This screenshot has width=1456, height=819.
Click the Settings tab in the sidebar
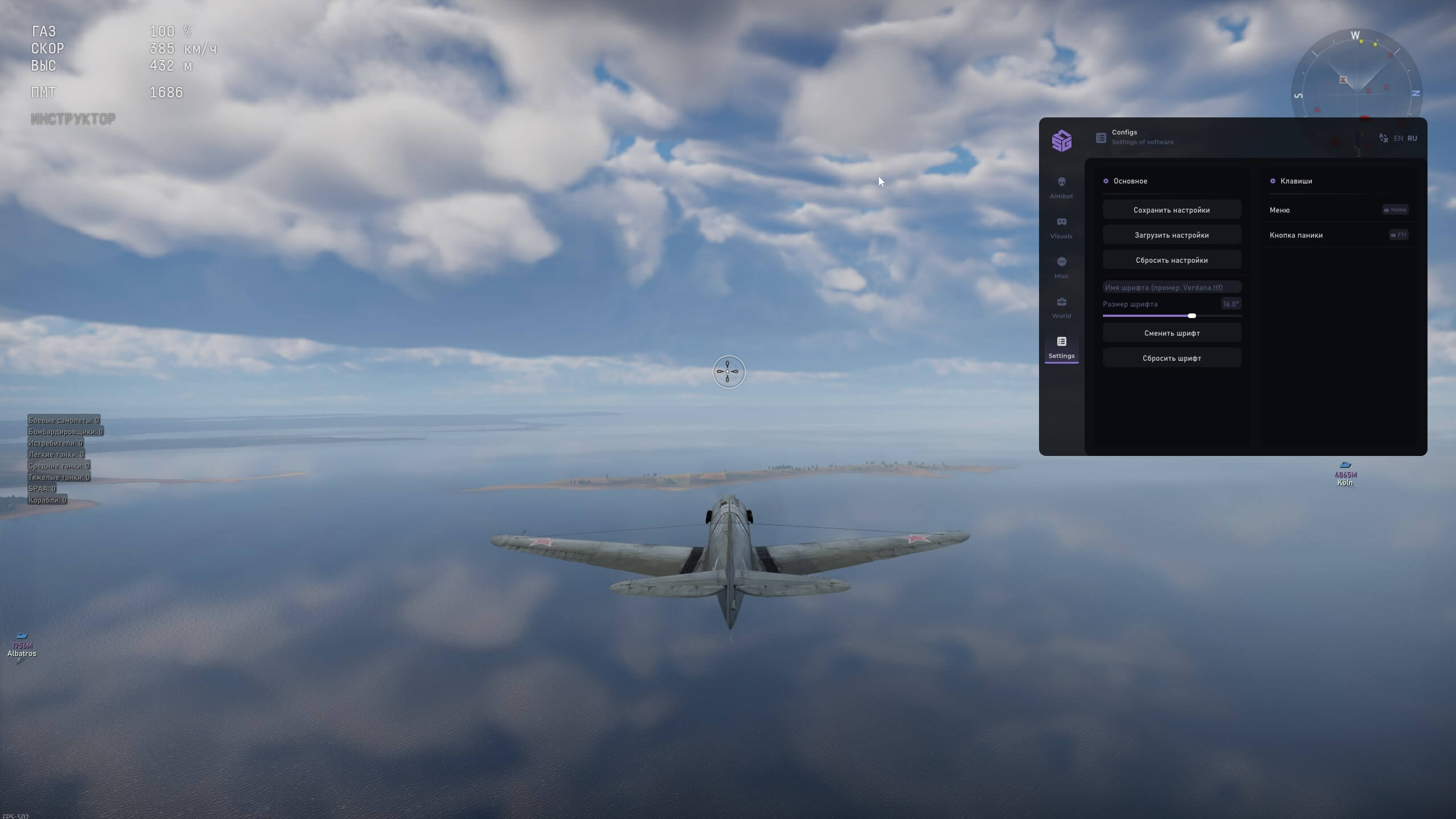tap(1061, 347)
